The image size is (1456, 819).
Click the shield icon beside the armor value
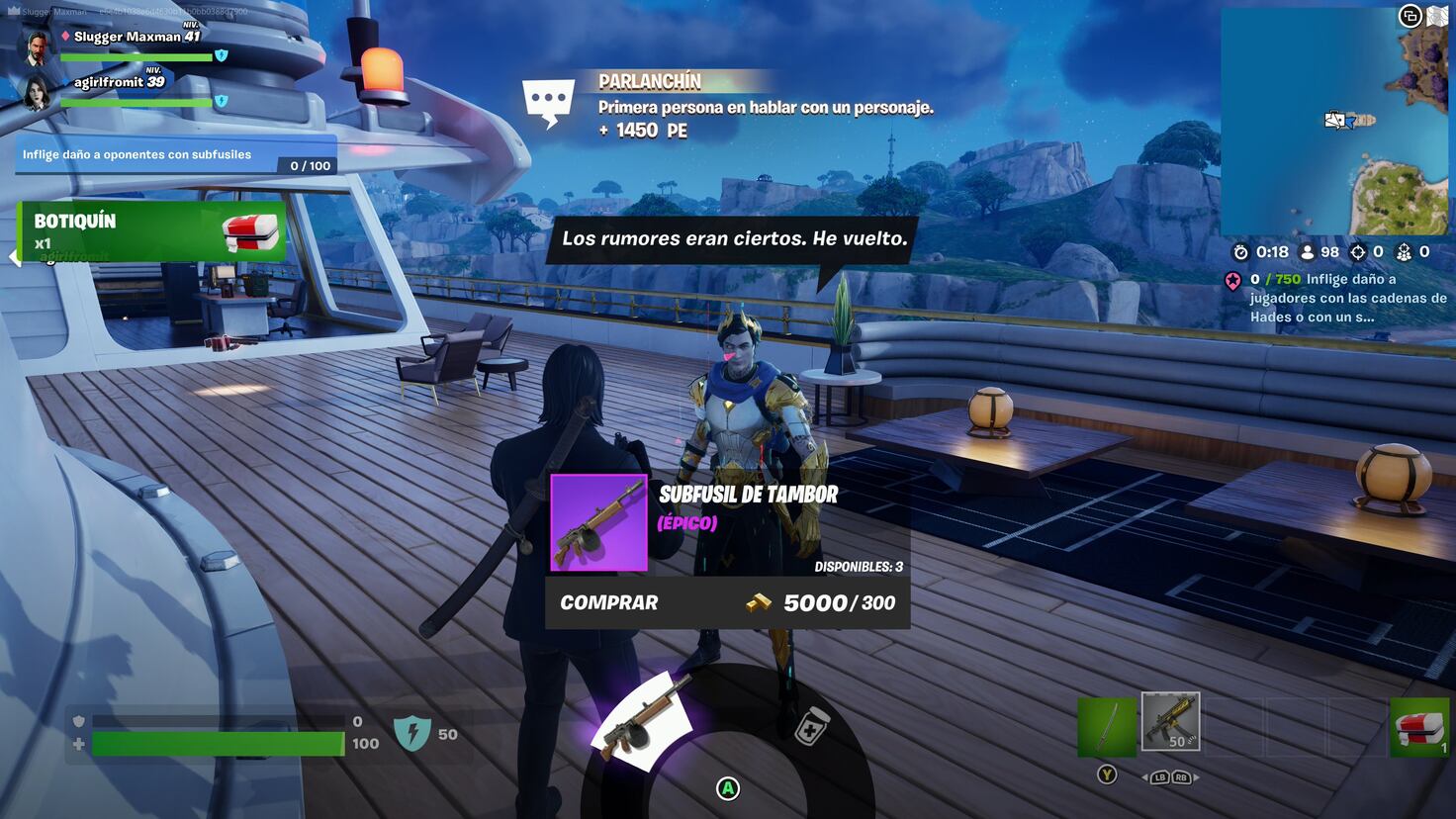(x=78, y=722)
